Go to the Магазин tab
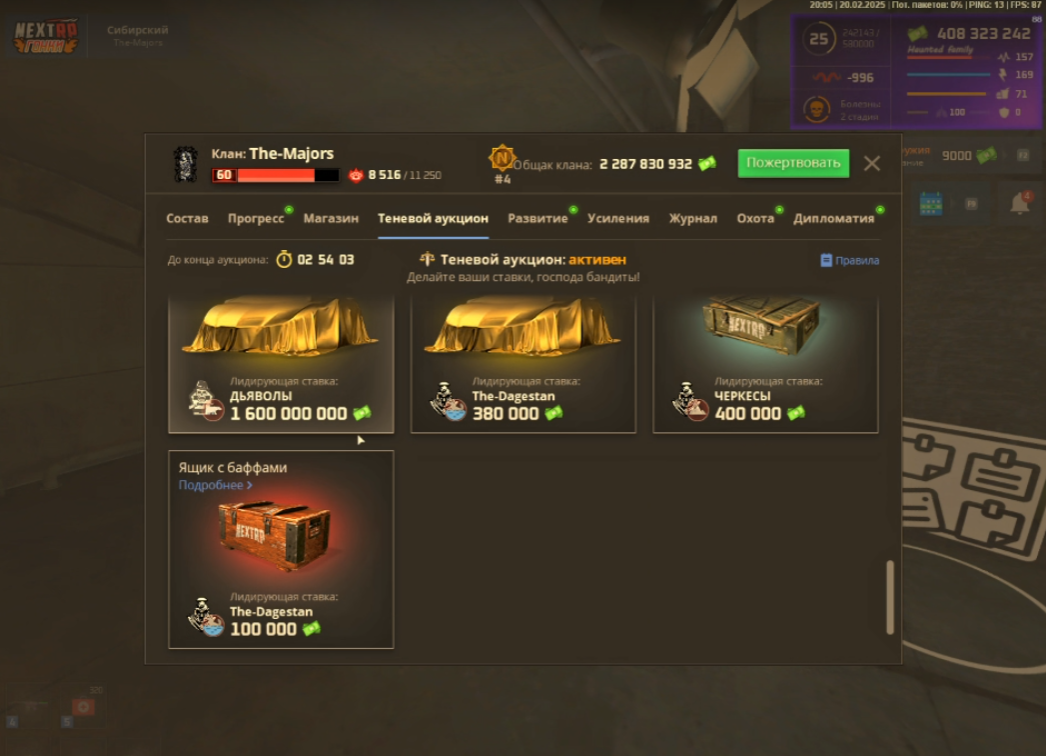1046x756 pixels. [x=331, y=218]
